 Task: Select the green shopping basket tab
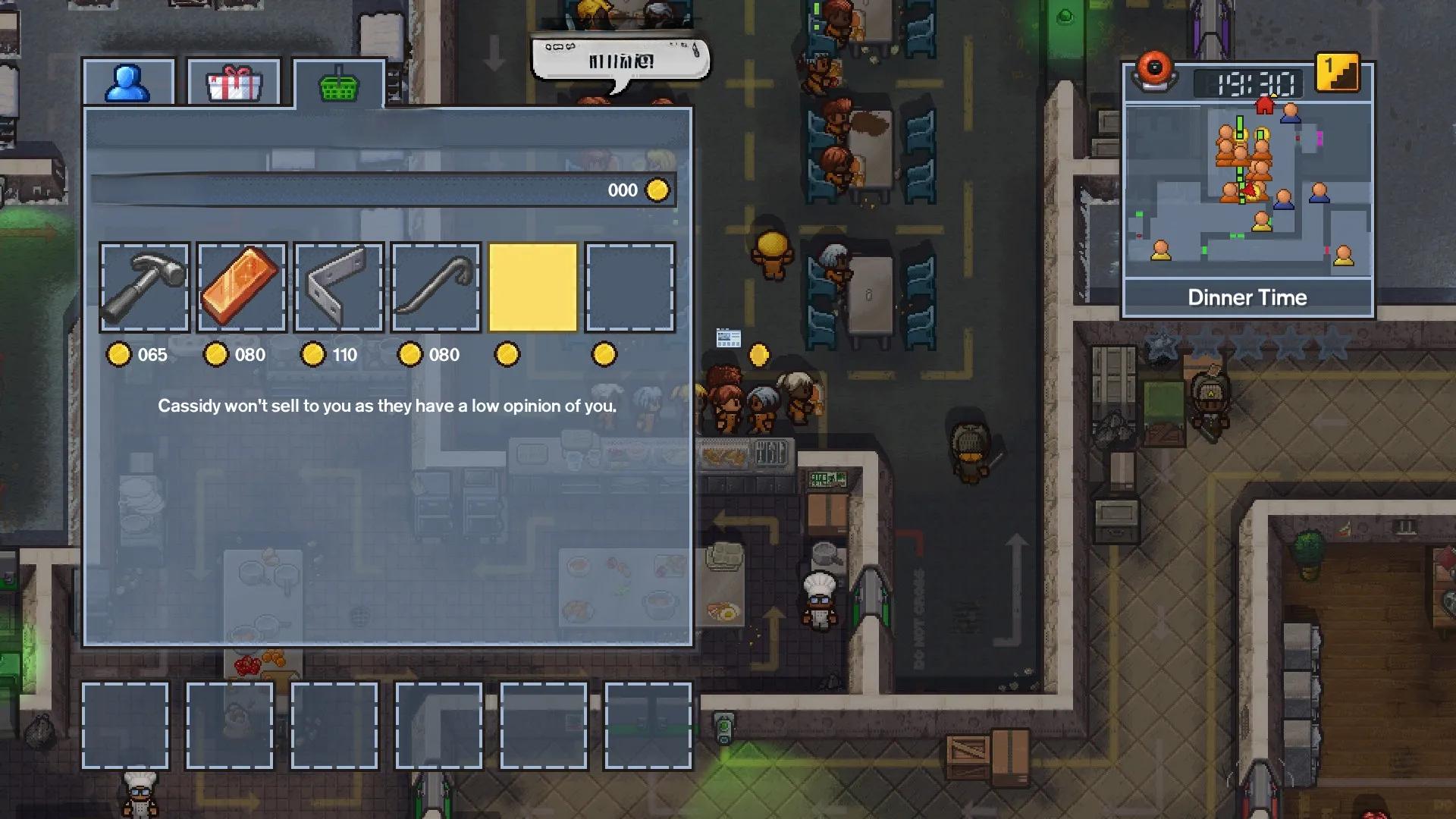pos(339,83)
